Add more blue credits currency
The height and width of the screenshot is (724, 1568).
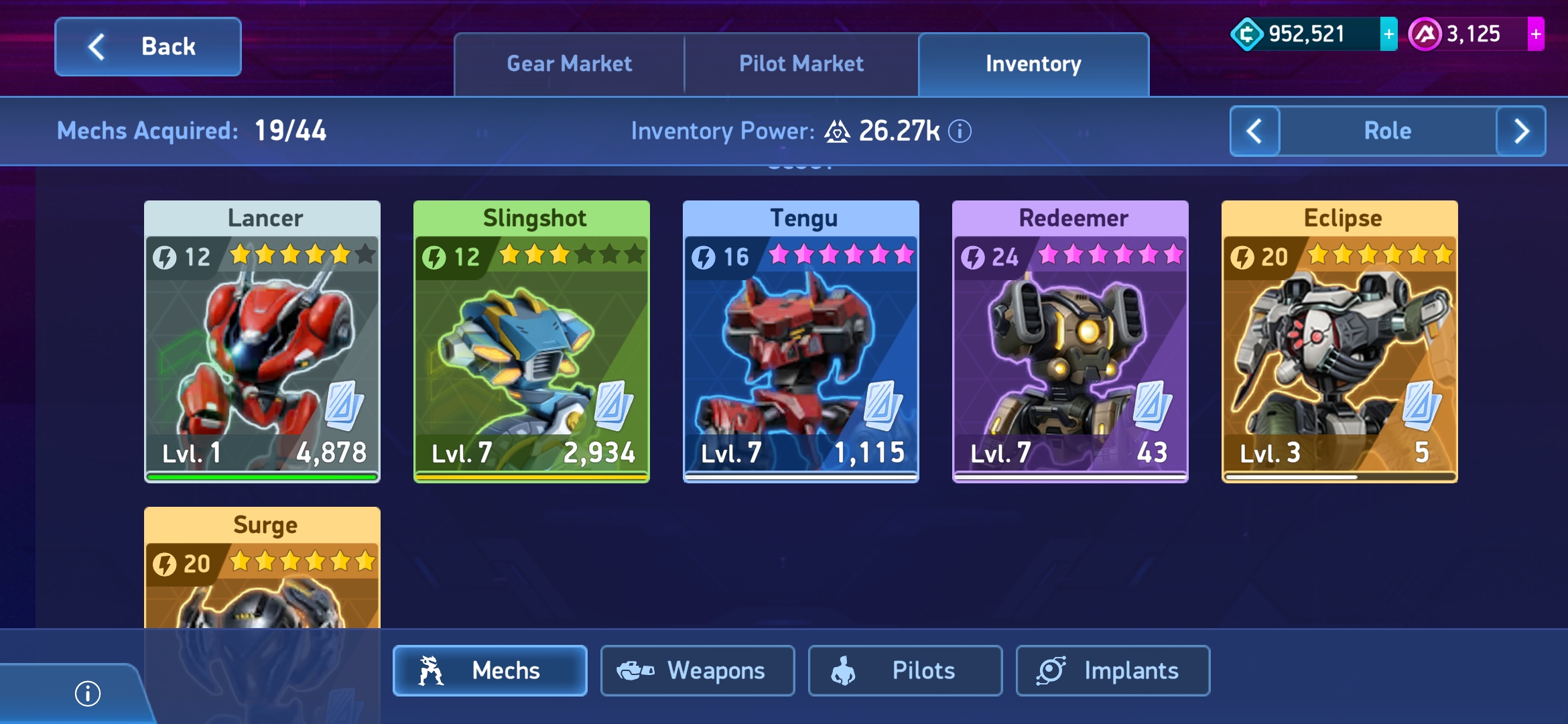[1388, 34]
